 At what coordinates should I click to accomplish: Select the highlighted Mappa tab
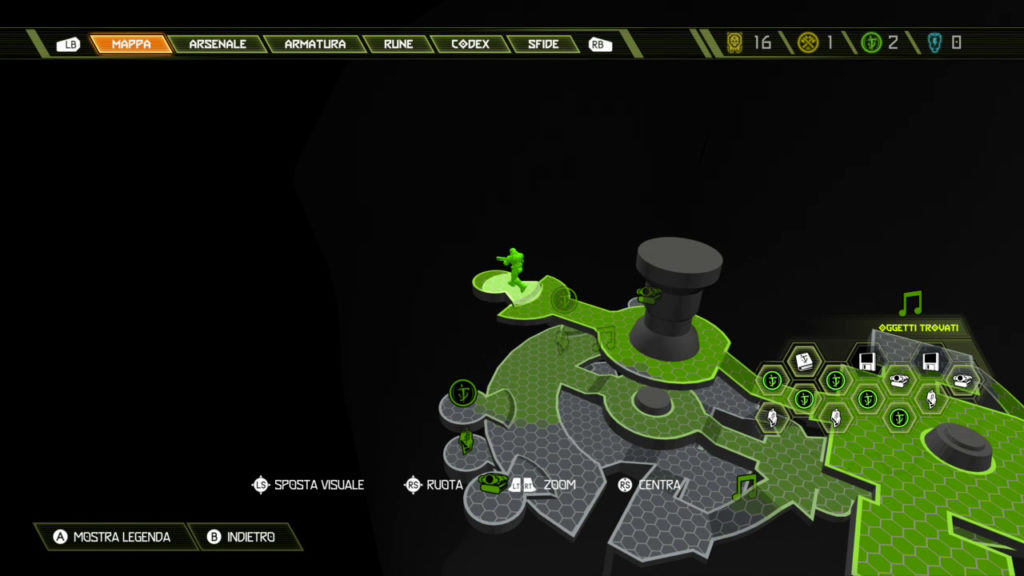(x=131, y=44)
